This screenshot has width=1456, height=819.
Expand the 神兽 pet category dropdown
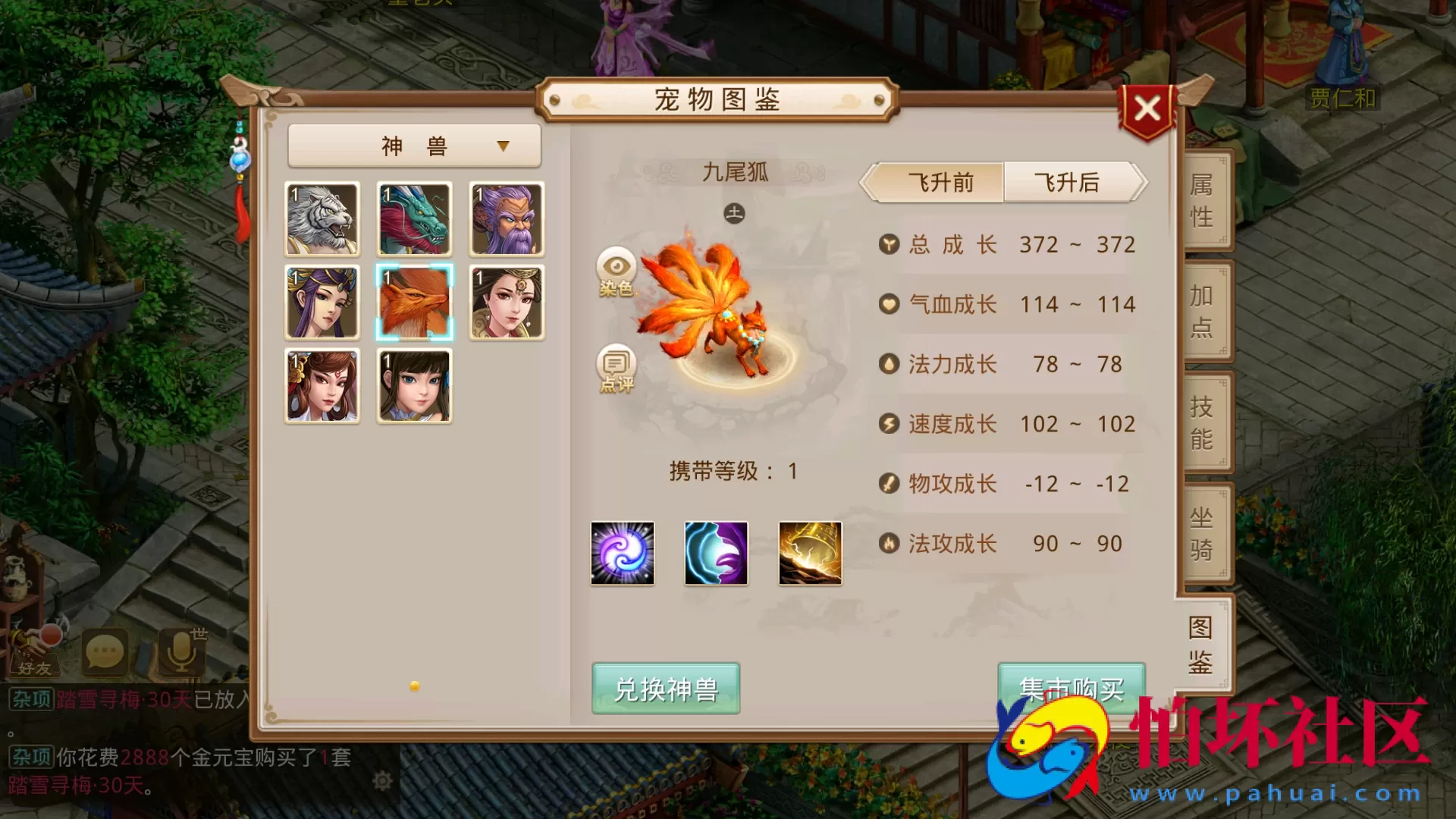pyautogui.click(x=414, y=145)
